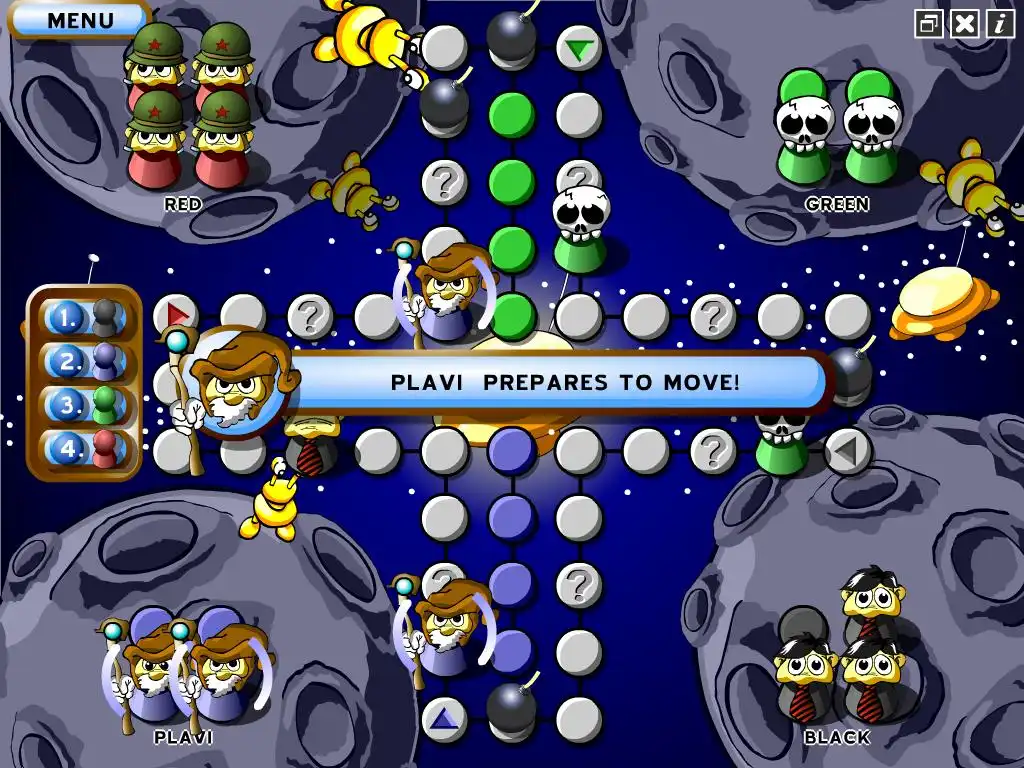Close the game with the X button
The width and height of the screenshot is (1024, 768).
pyautogui.click(x=964, y=23)
